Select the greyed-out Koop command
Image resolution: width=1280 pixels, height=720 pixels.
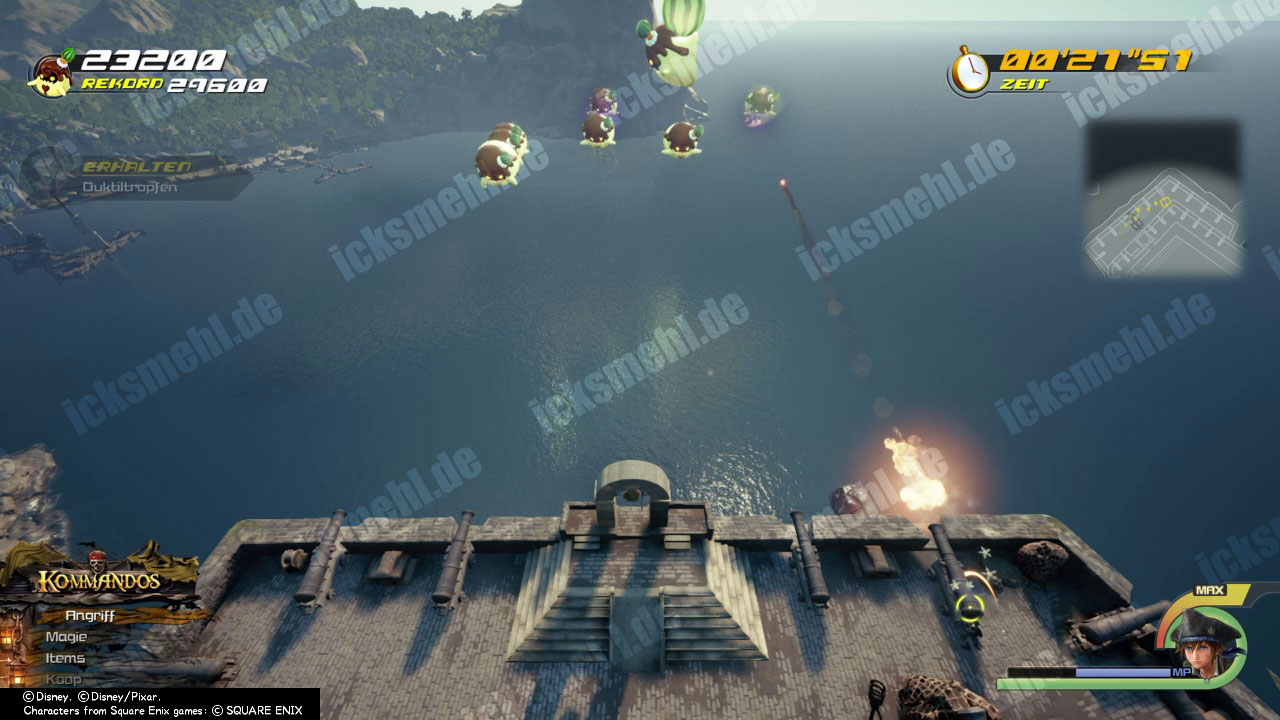(62, 679)
